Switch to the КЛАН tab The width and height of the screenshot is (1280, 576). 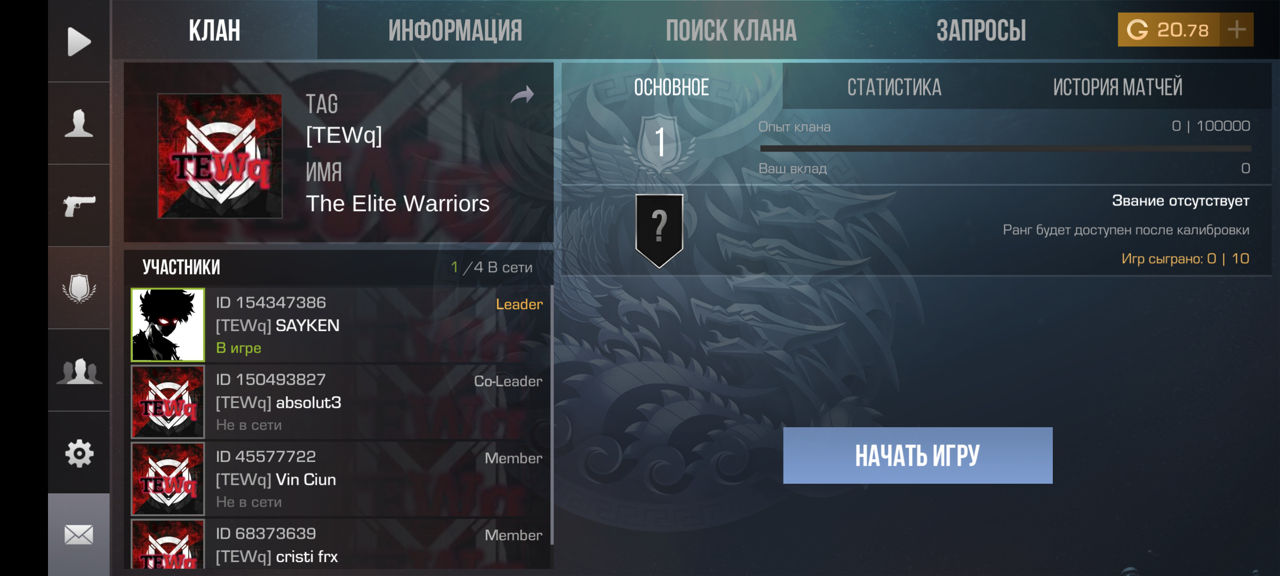coord(215,31)
